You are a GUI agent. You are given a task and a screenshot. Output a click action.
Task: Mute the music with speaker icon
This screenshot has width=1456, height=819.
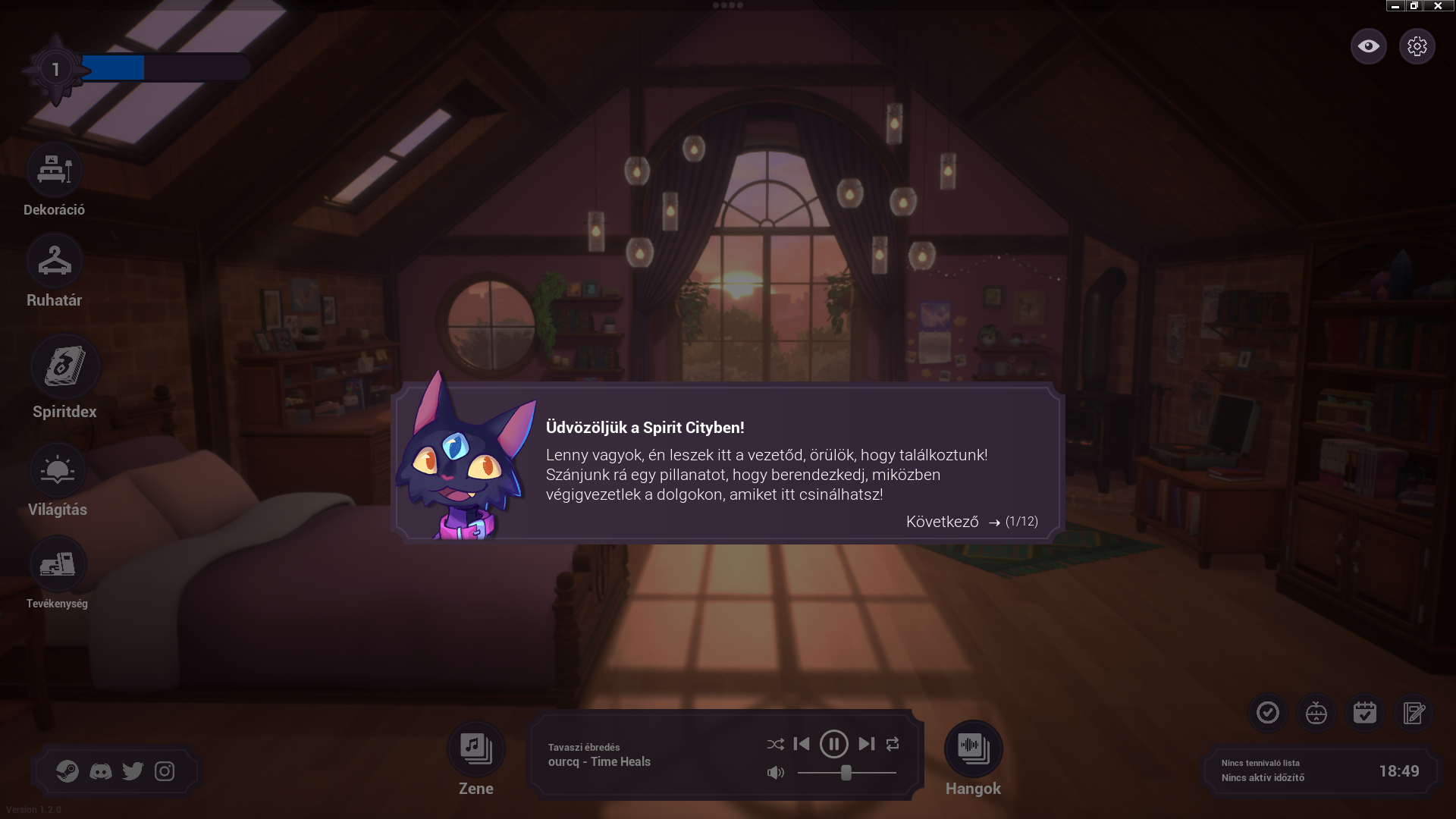click(x=775, y=773)
